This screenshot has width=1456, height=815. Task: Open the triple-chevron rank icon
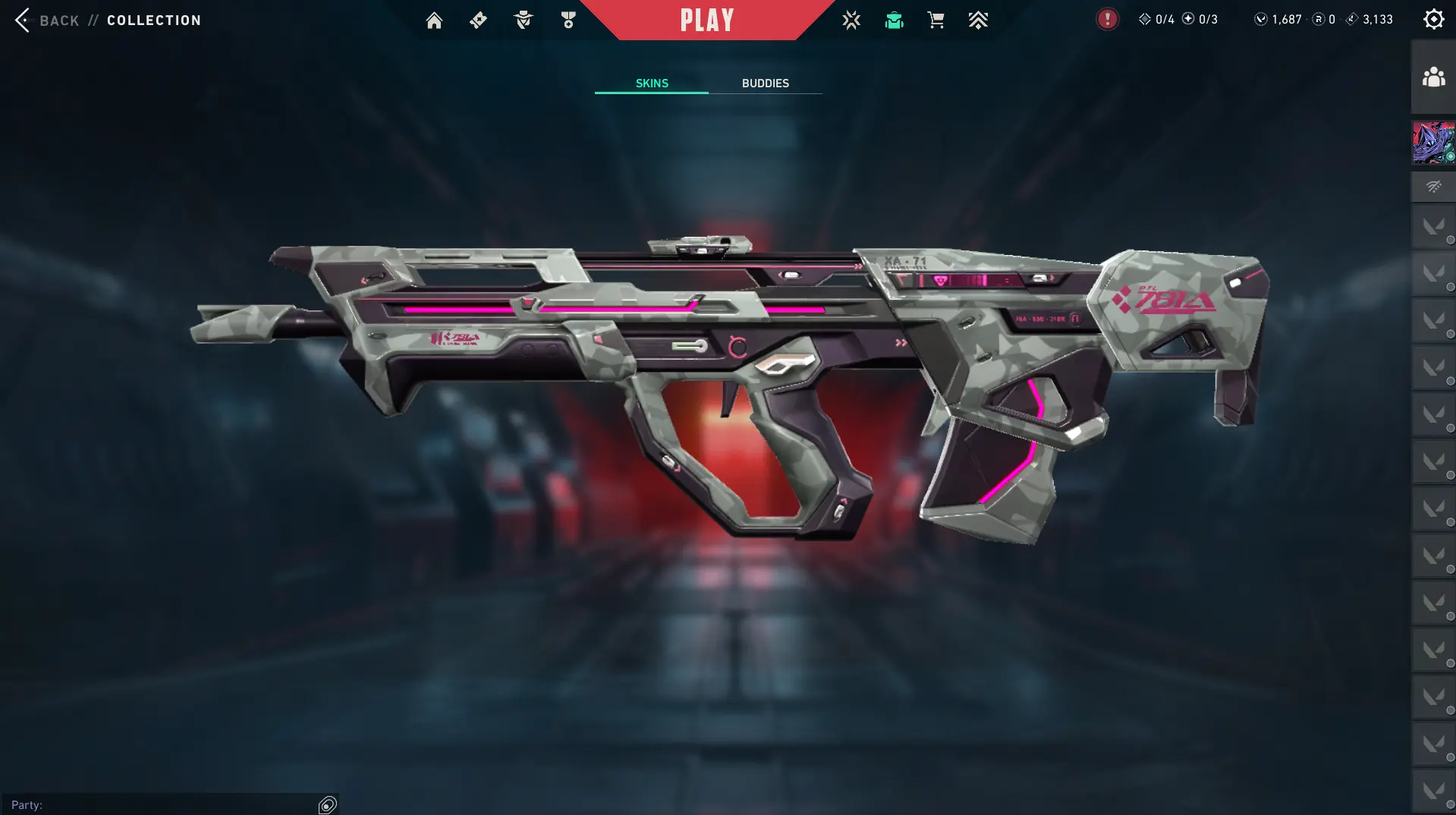pyautogui.click(x=978, y=20)
